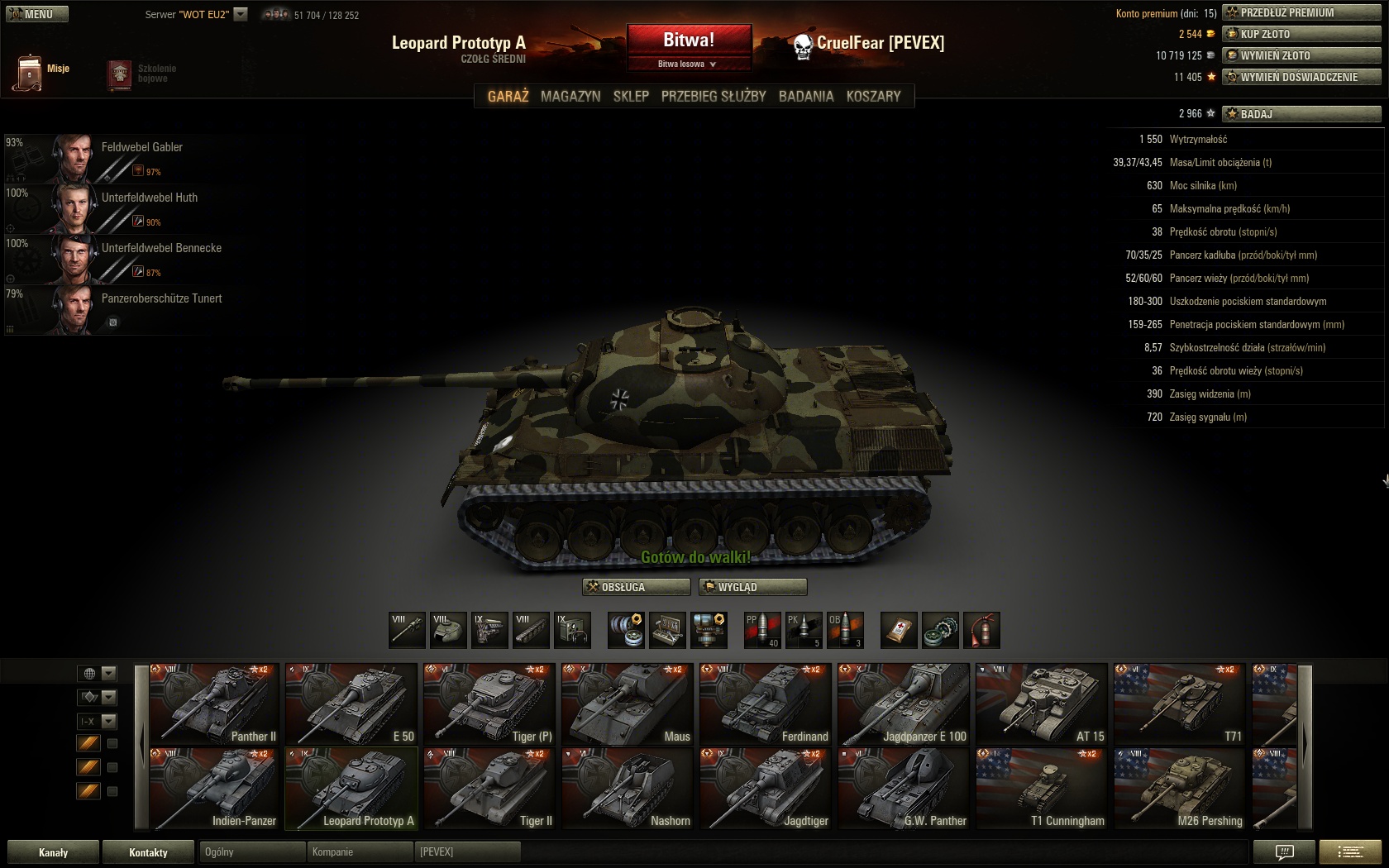Open the server selection dropdown
This screenshot has width=1389, height=868.
pos(241,14)
